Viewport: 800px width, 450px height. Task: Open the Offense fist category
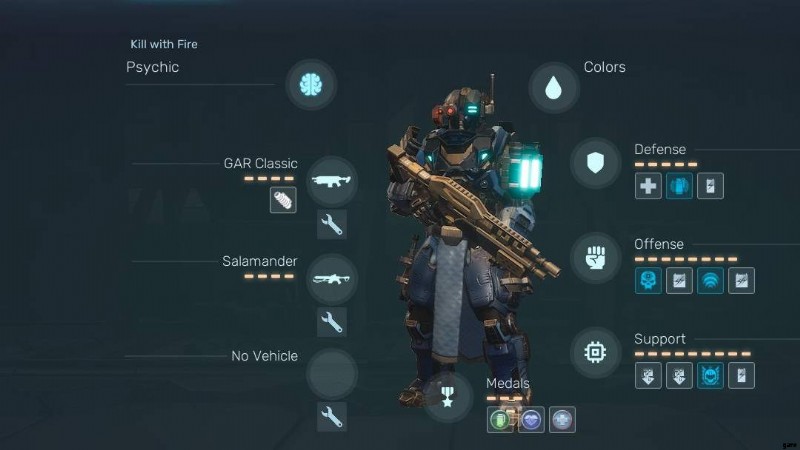[x=596, y=257]
